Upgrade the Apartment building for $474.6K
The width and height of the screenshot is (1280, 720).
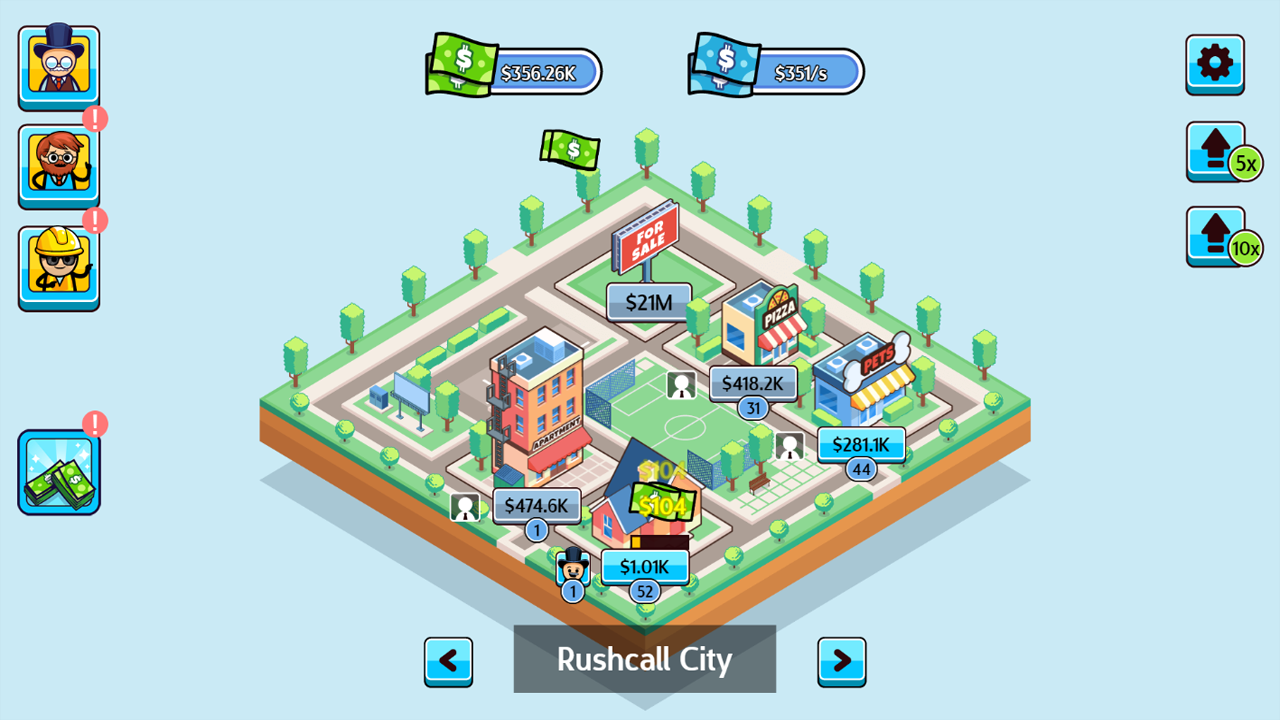537,506
